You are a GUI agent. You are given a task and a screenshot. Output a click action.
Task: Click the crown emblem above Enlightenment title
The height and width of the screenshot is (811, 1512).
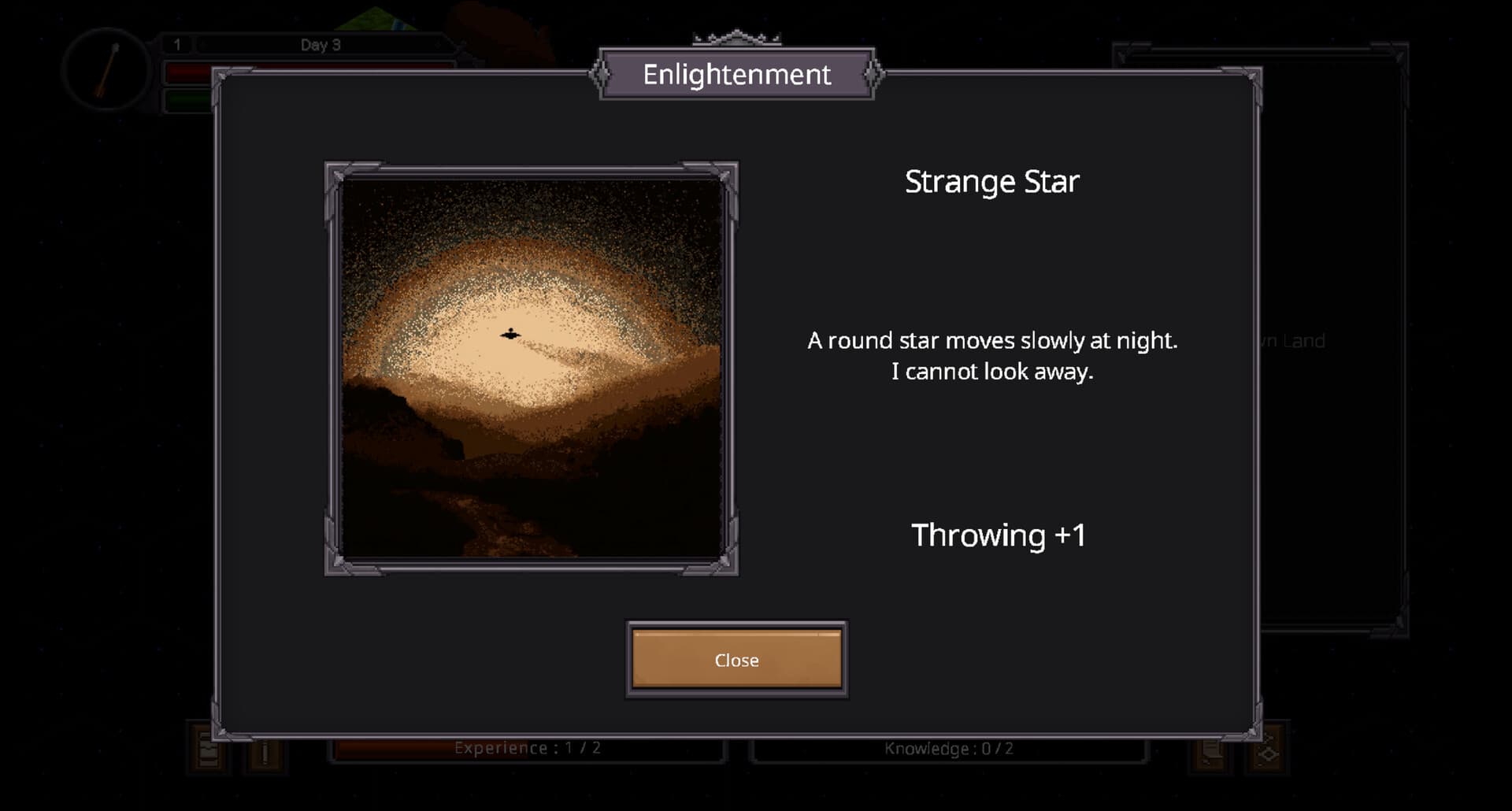pos(737,37)
